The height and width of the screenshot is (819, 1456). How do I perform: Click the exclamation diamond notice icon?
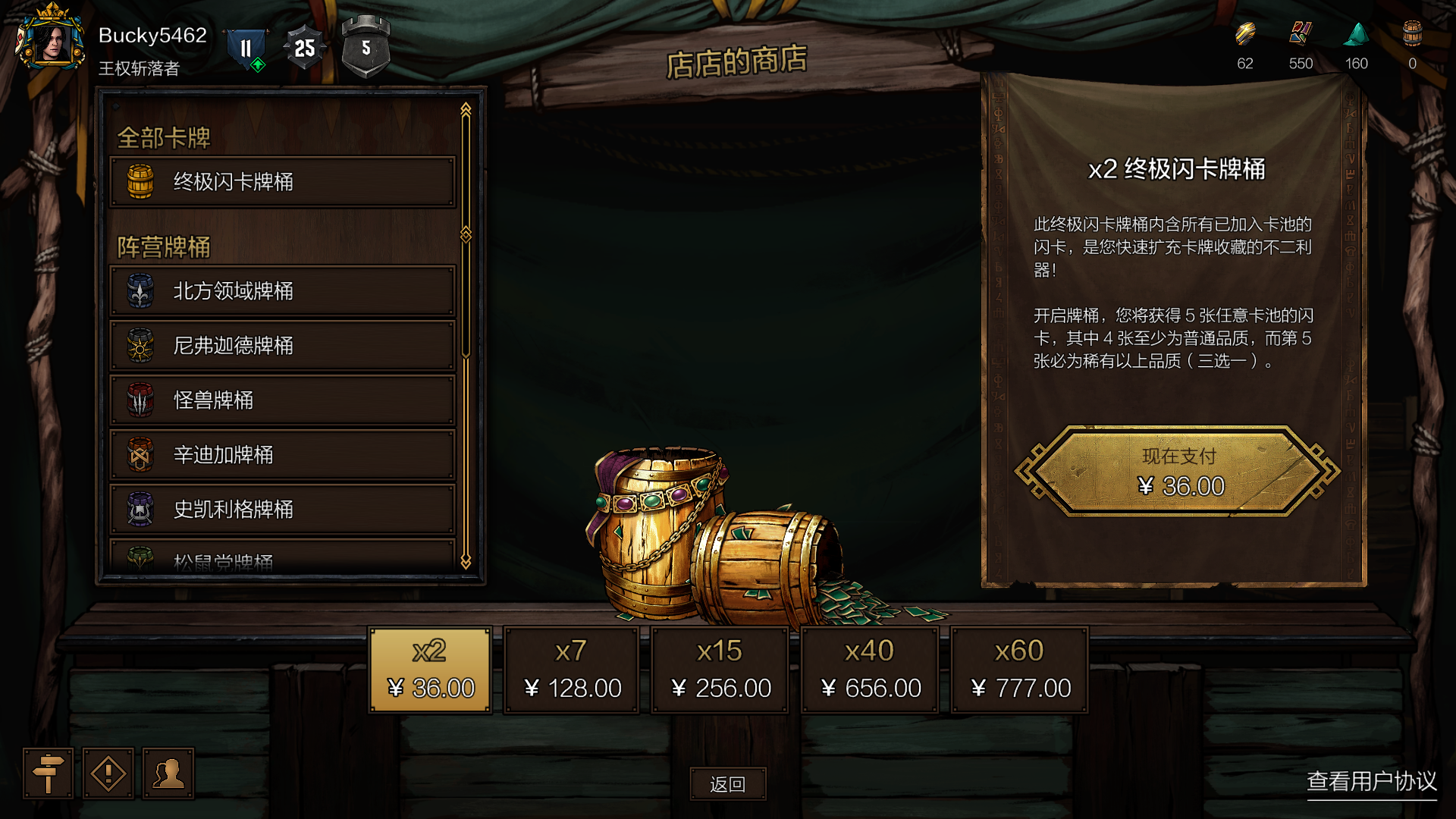(108, 773)
